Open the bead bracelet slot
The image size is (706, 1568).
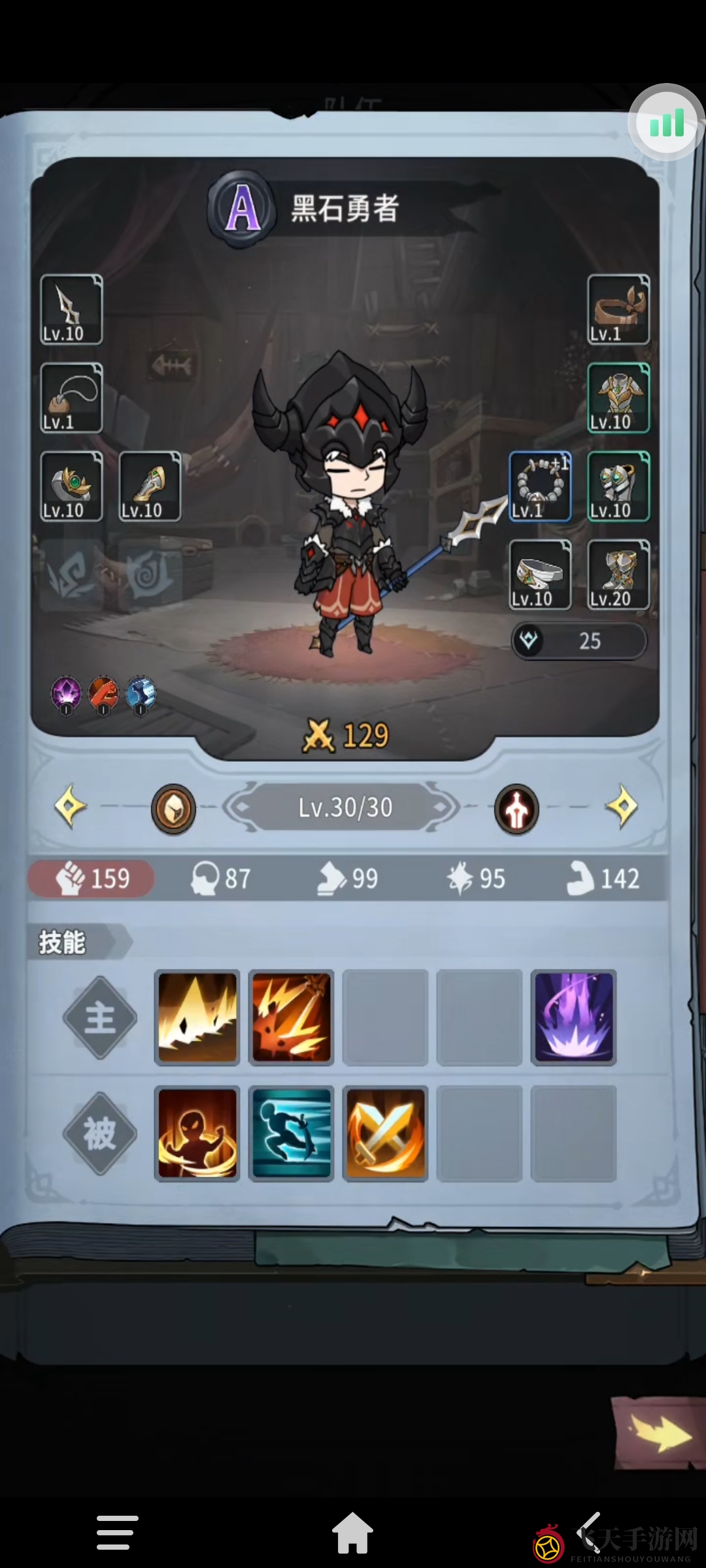point(540,486)
